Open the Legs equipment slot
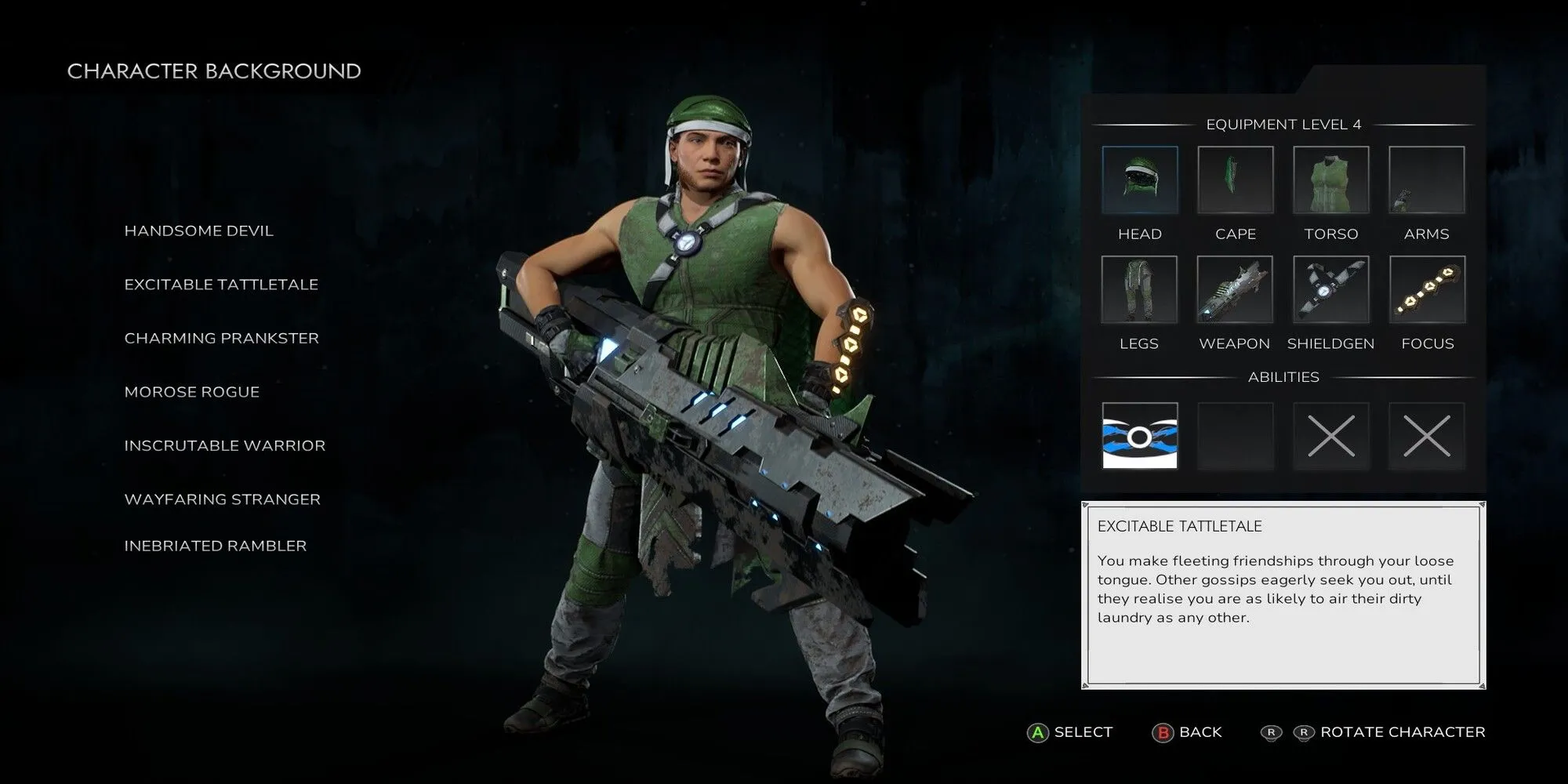The width and height of the screenshot is (1568, 784). (x=1139, y=289)
